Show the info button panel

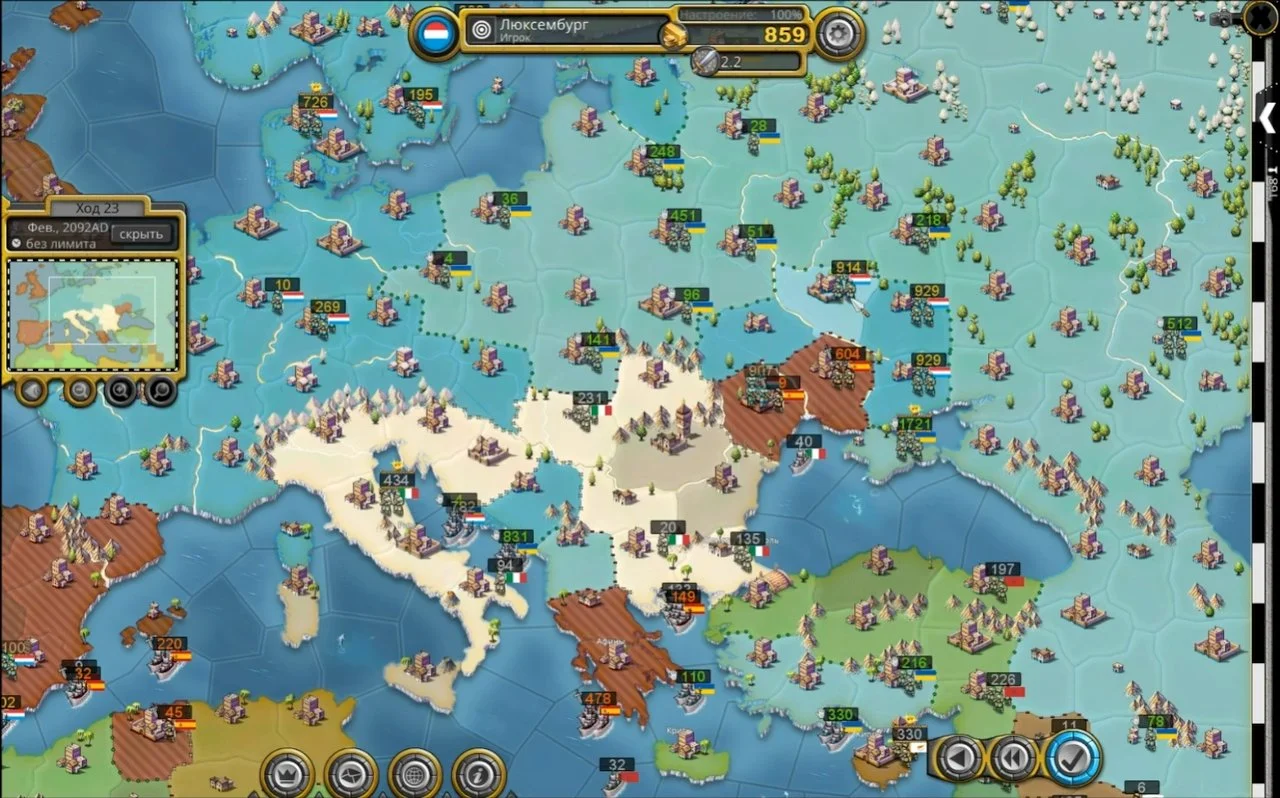478,773
